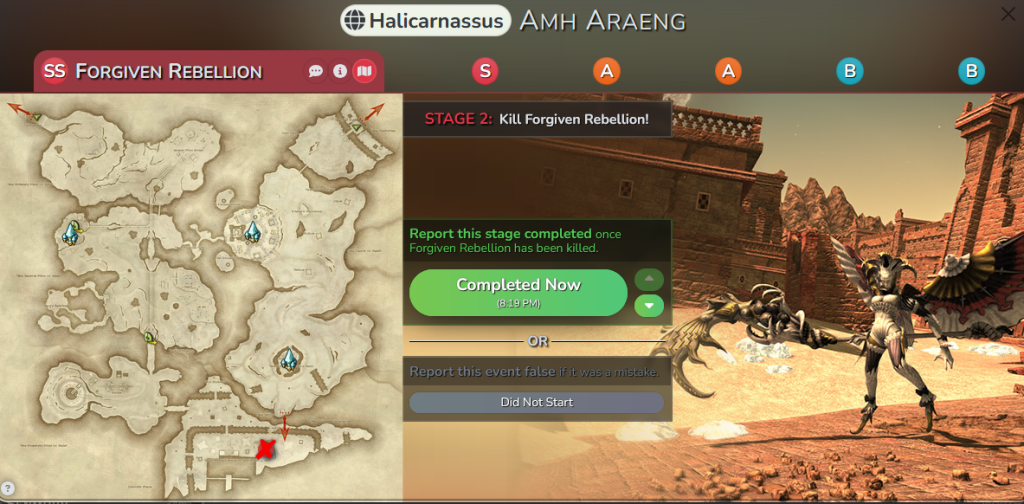Toggle the map view icon

[x=364, y=71]
